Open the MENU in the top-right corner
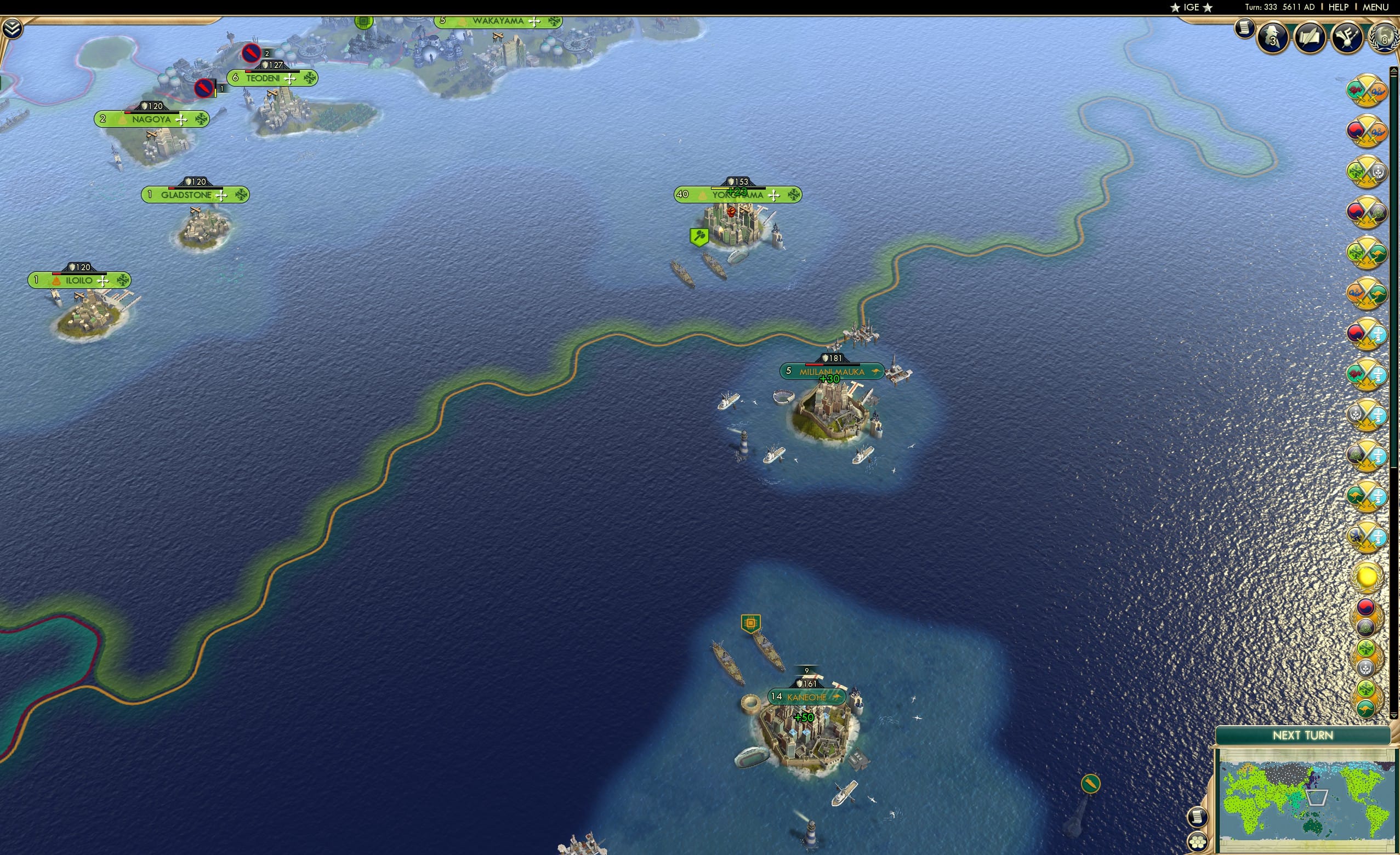This screenshot has width=1400, height=855. 1375,7
